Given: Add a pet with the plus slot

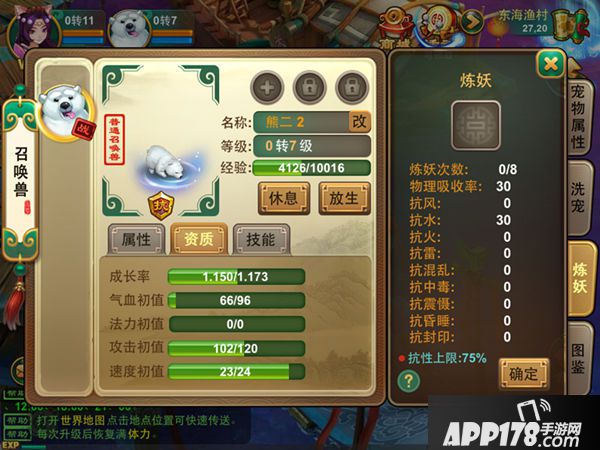Looking at the screenshot, I should 267,87.
